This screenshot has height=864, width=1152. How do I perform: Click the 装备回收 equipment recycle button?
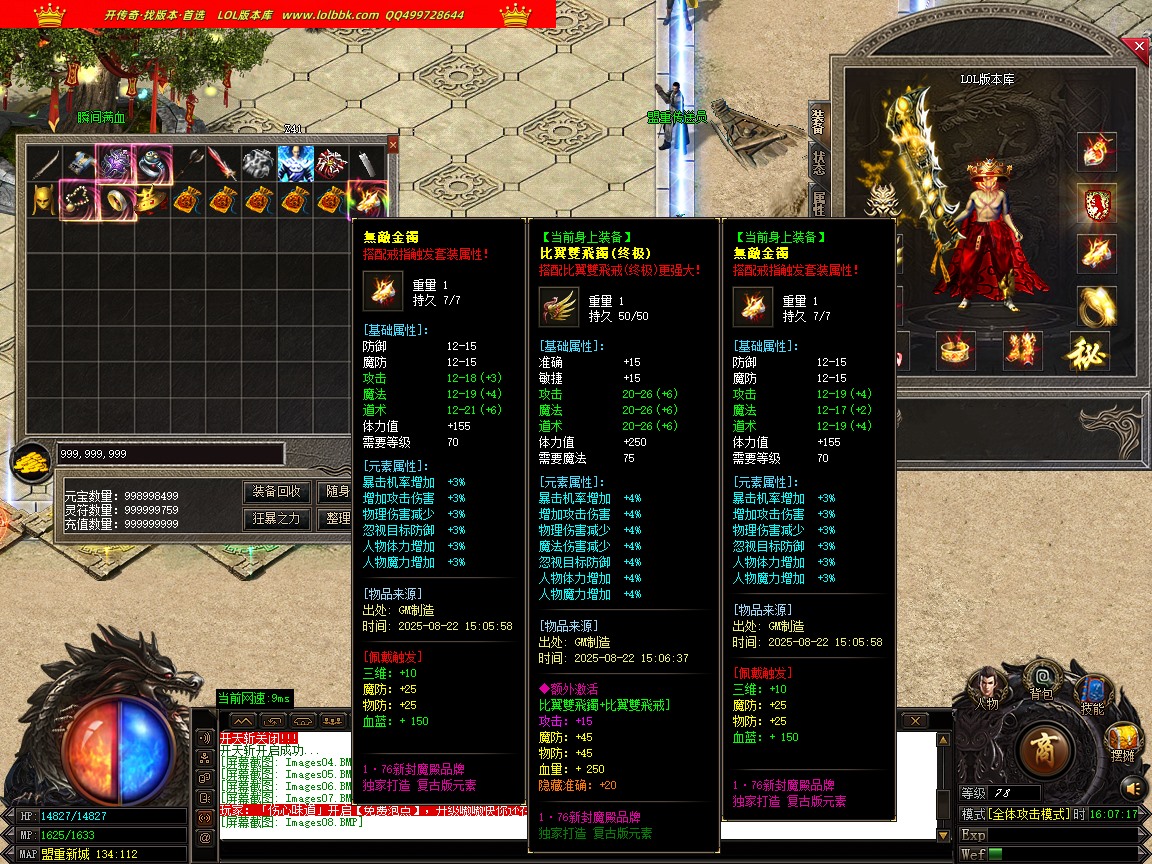click(x=276, y=492)
